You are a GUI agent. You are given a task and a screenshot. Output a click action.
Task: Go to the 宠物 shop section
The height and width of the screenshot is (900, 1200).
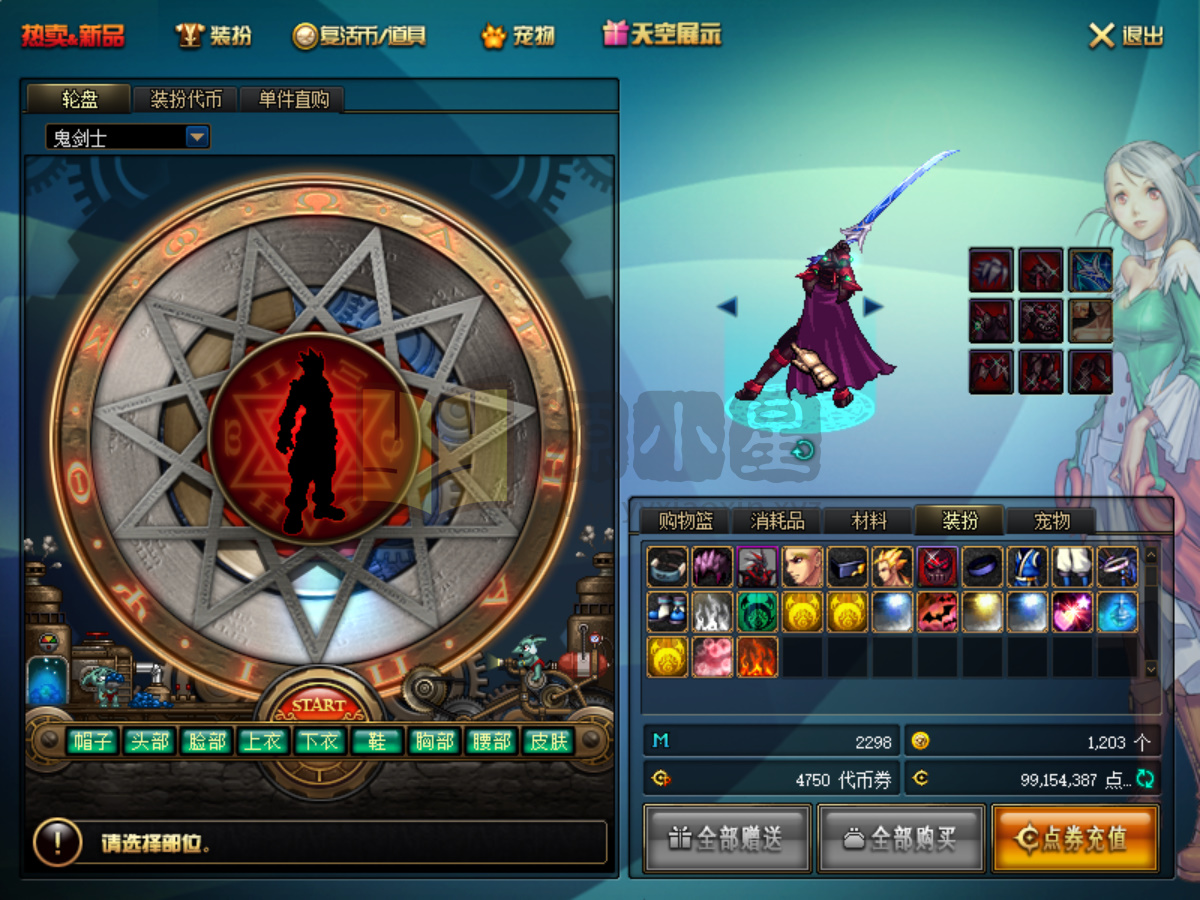518,36
